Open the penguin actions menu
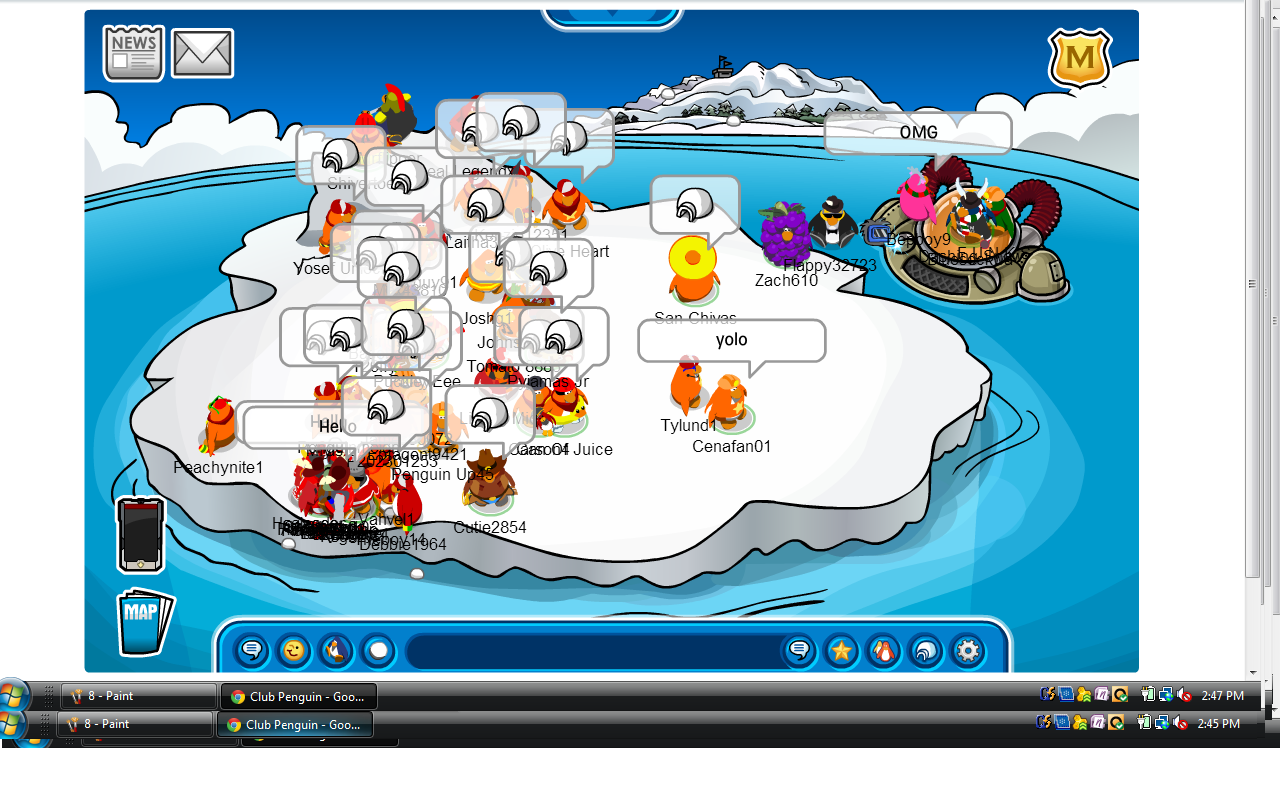The width and height of the screenshot is (1280, 800). pos(336,651)
